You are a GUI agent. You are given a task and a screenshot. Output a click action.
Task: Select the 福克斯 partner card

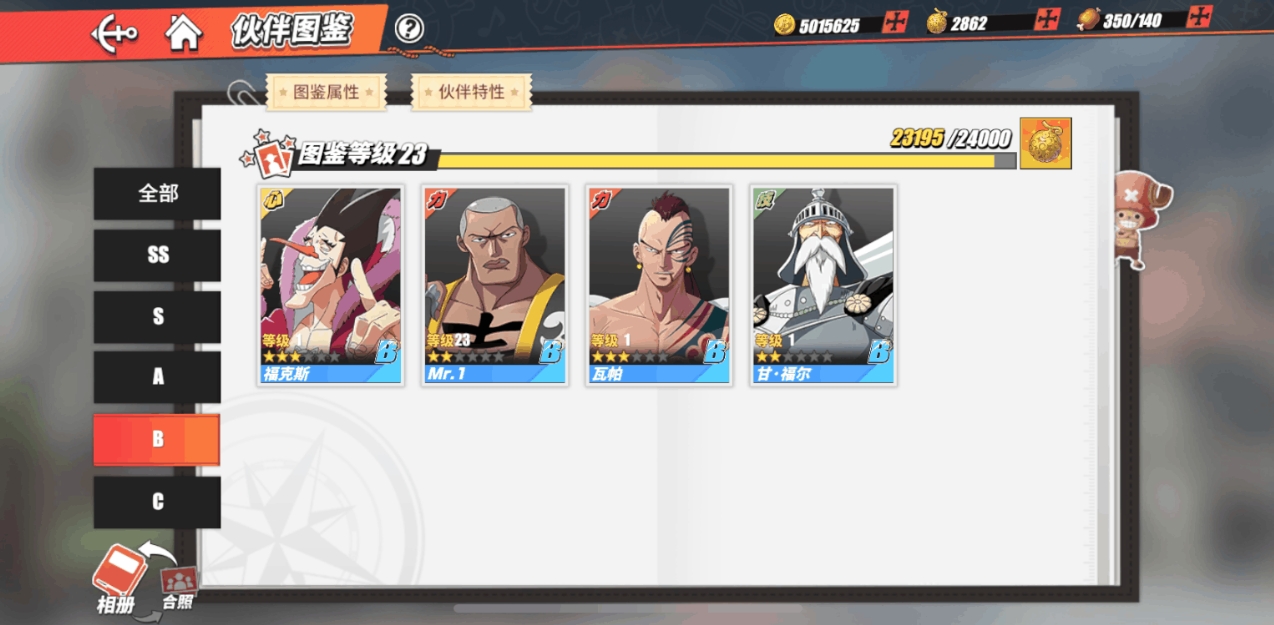tap(331, 285)
